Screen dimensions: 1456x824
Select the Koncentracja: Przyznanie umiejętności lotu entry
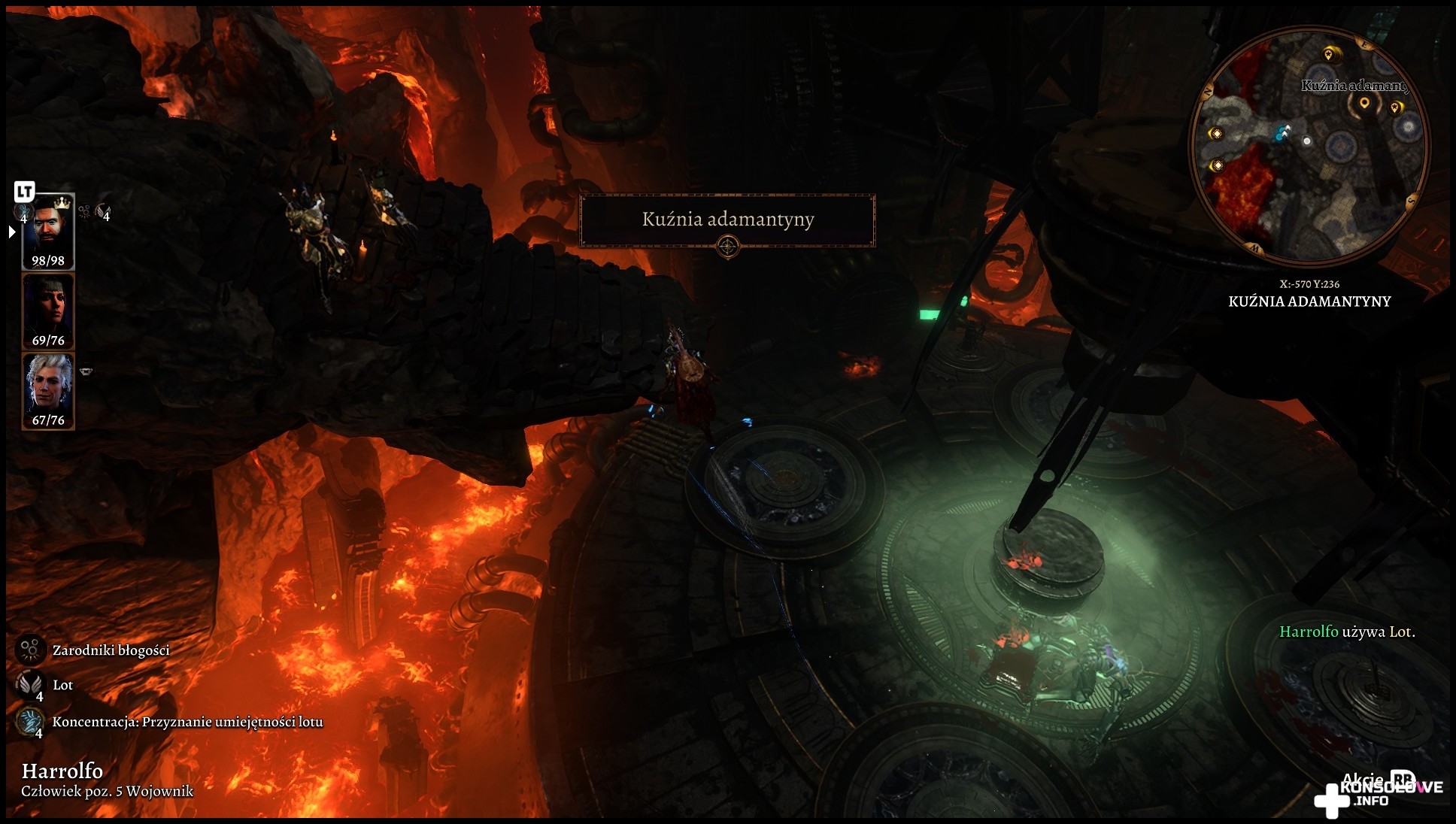pyautogui.click(x=187, y=722)
